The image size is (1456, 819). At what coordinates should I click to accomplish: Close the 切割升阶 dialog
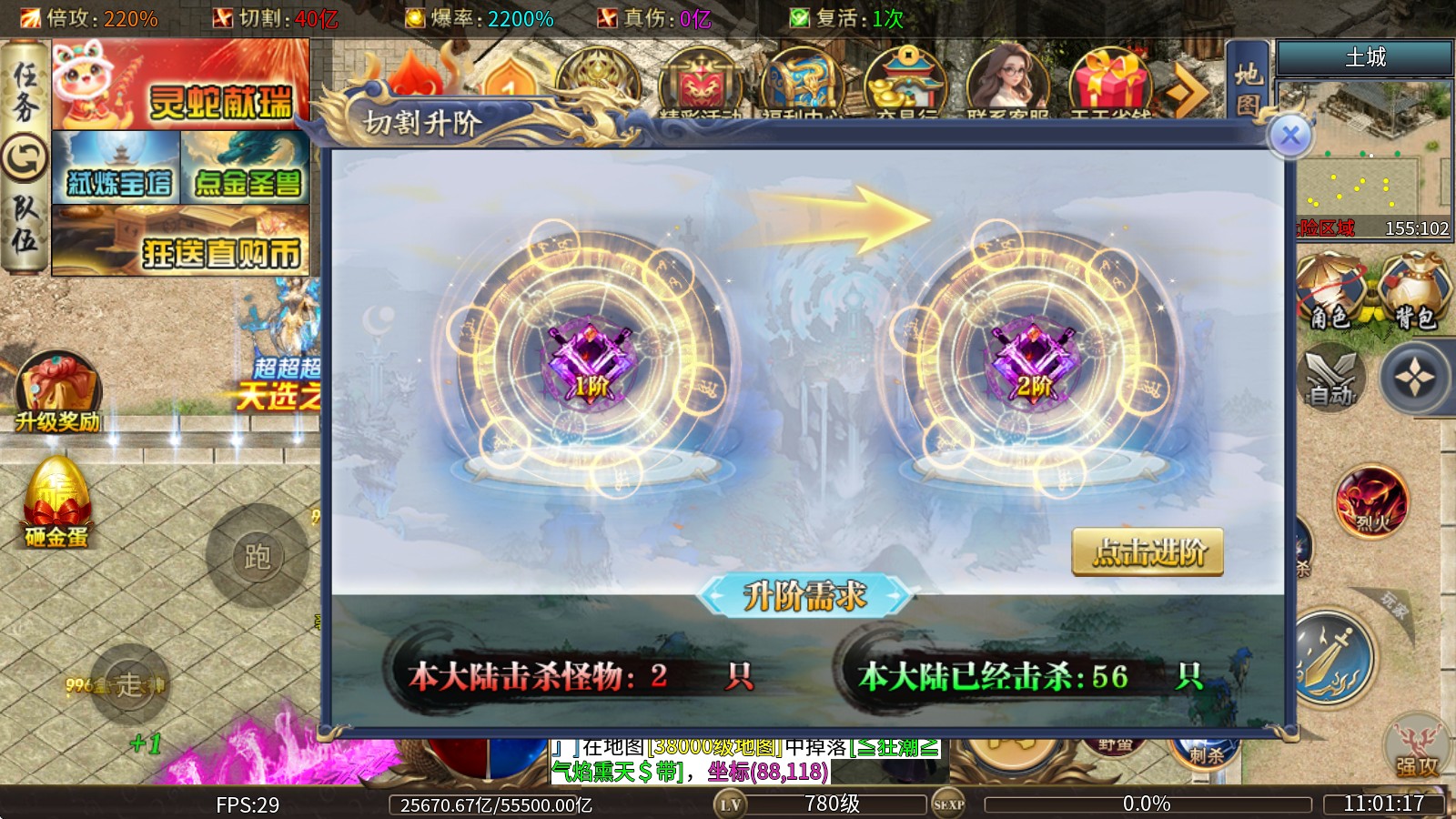(x=1289, y=136)
